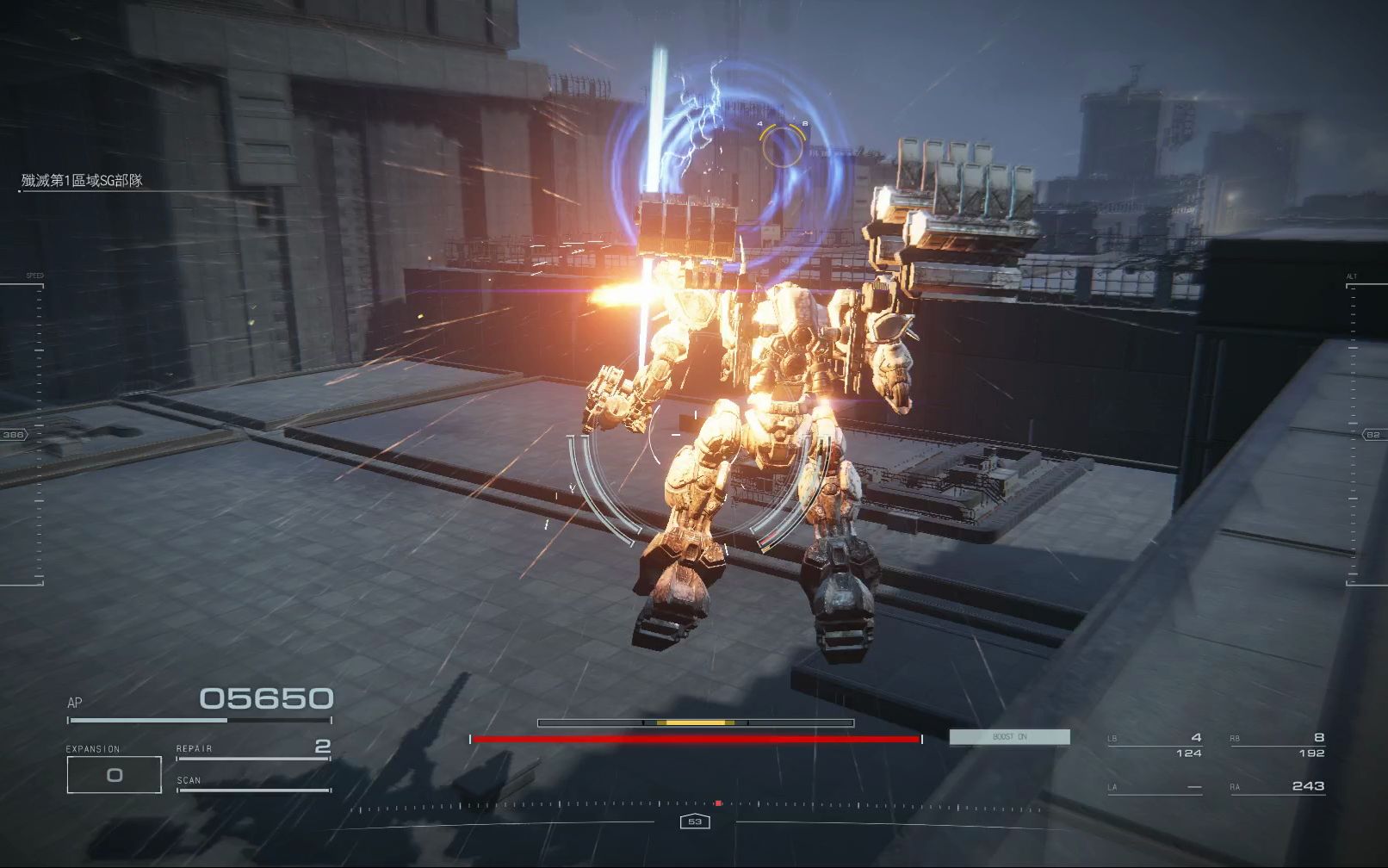Toggle the BOOST ON indicator
Image resolution: width=1388 pixels, height=868 pixels.
(x=1009, y=737)
